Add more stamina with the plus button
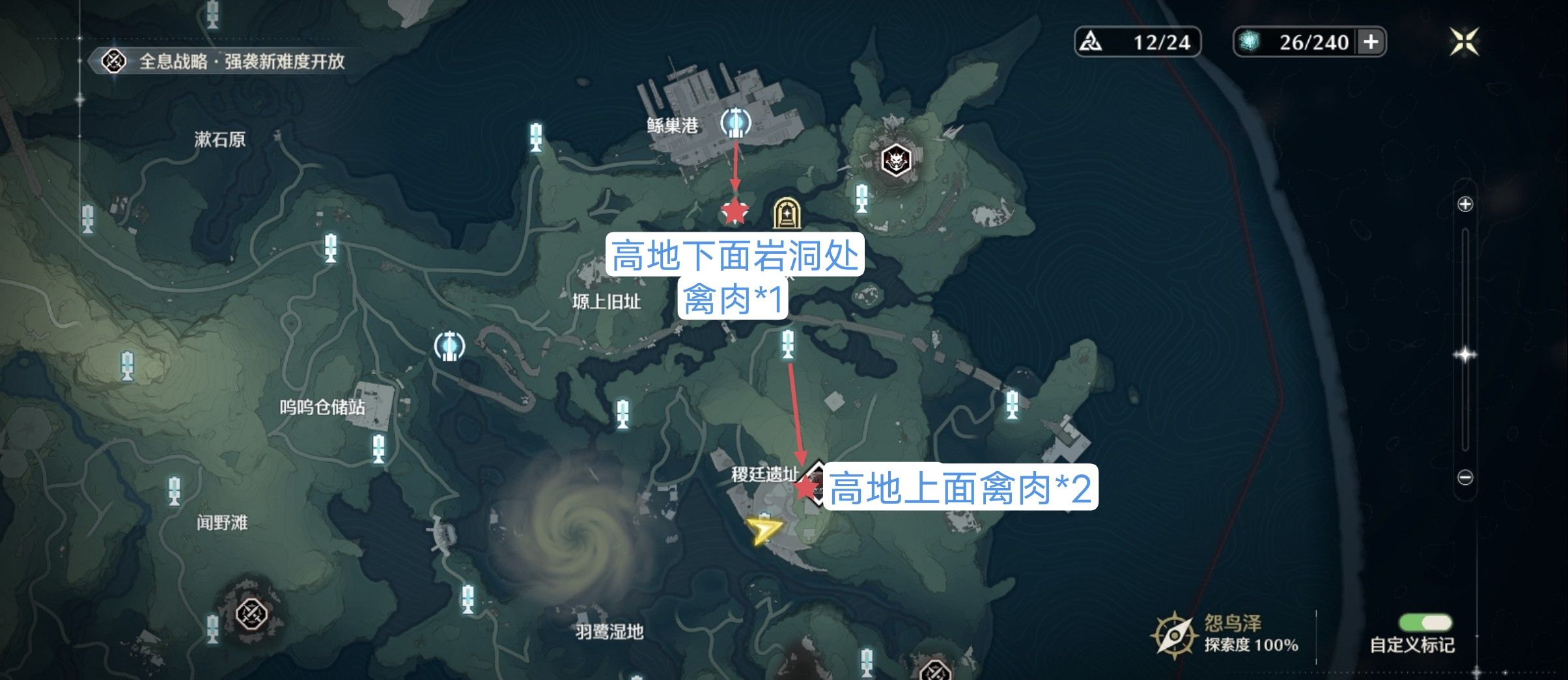 pyautogui.click(x=1371, y=42)
